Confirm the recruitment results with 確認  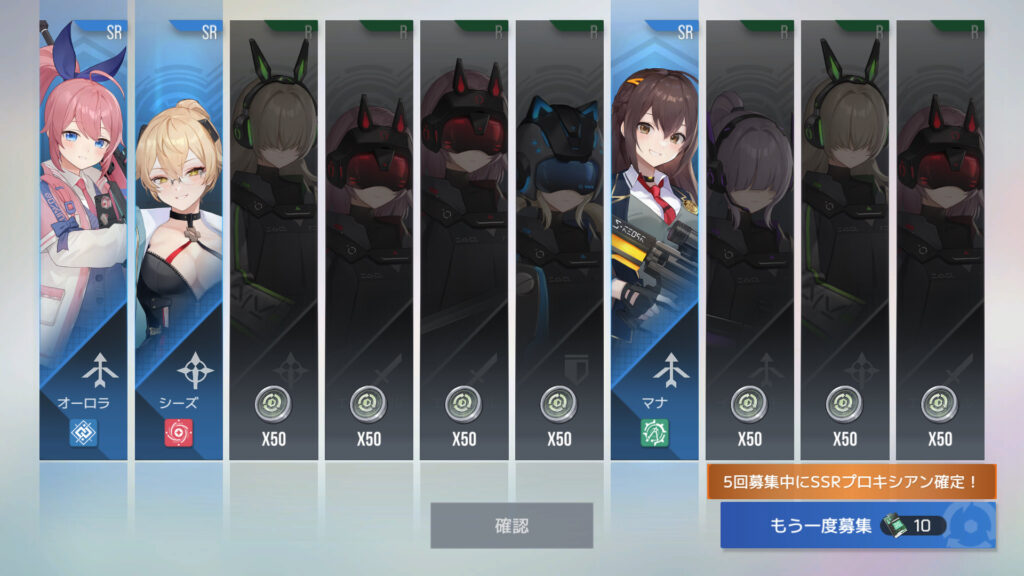pos(511,525)
